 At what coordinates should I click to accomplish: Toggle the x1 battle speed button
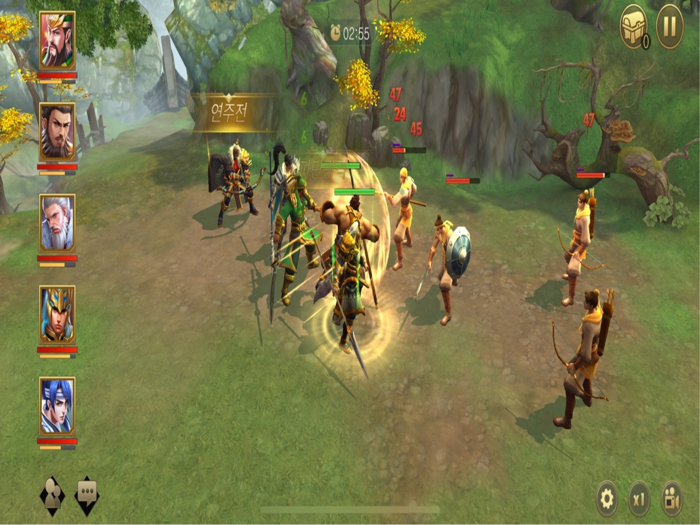click(639, 497)
